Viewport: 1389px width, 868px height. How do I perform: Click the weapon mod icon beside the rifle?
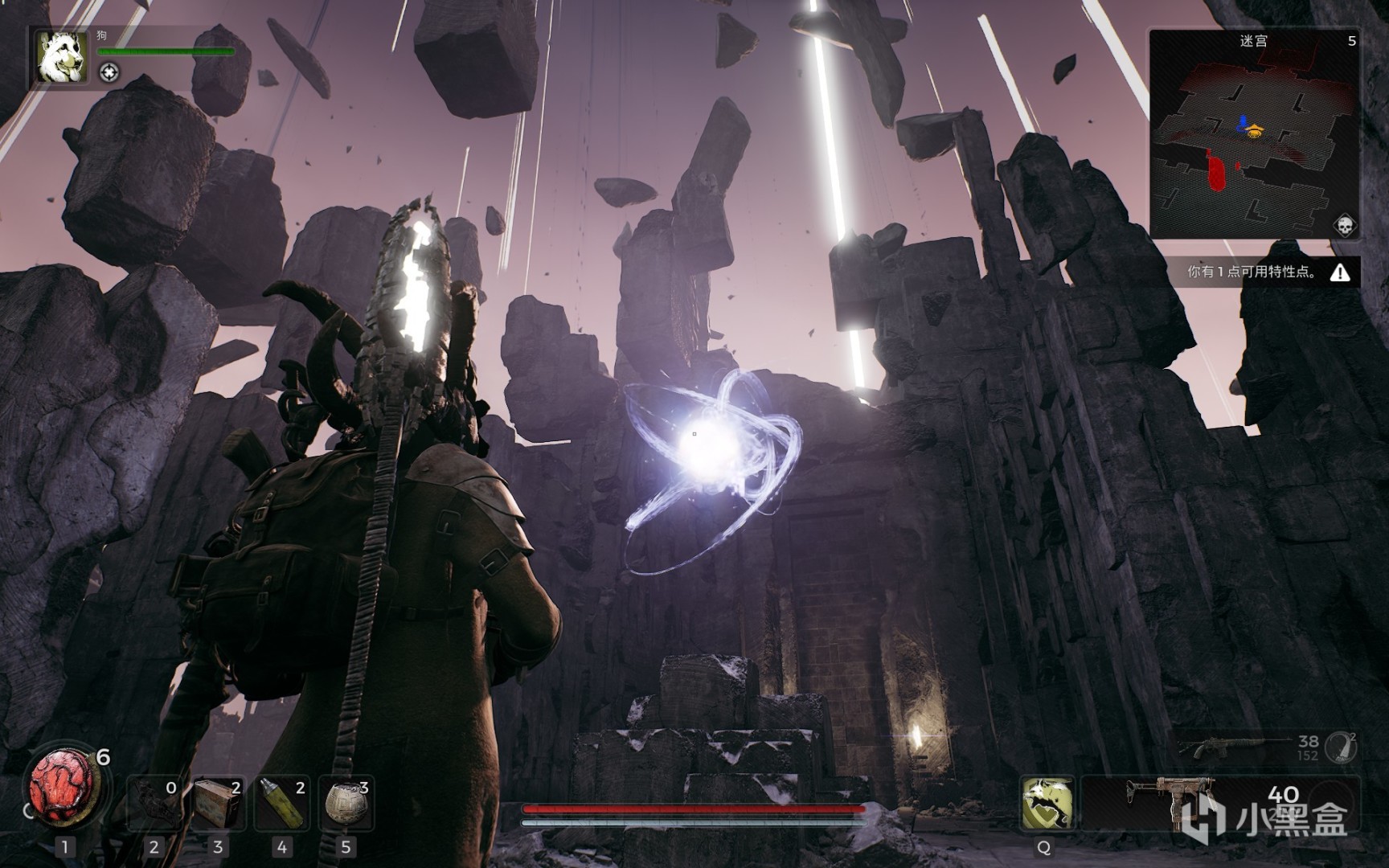click(x=1340, y=747)
